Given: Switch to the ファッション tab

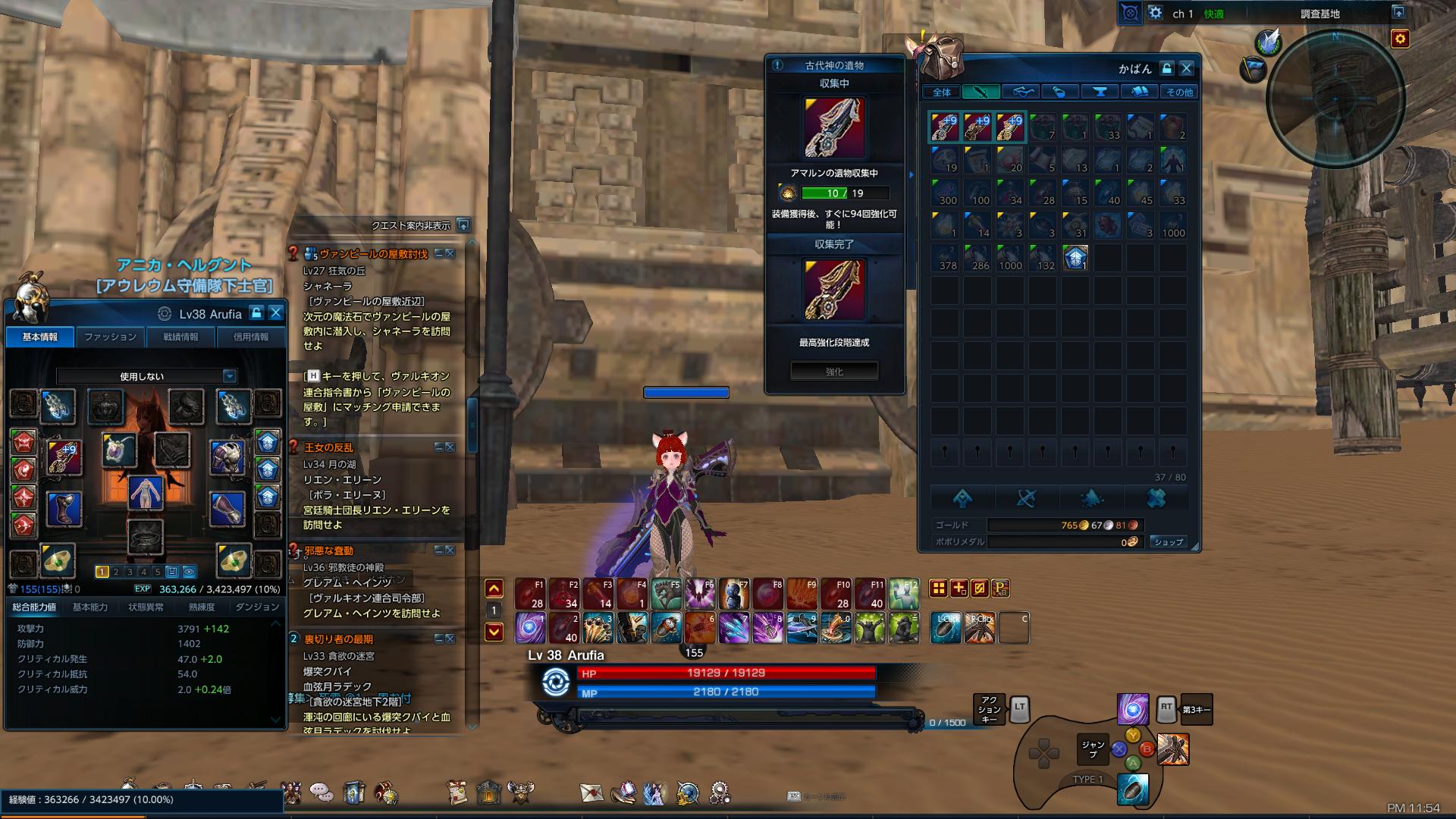Looking at the screenshot, I should pyautogui.click(x=110, y=337).
